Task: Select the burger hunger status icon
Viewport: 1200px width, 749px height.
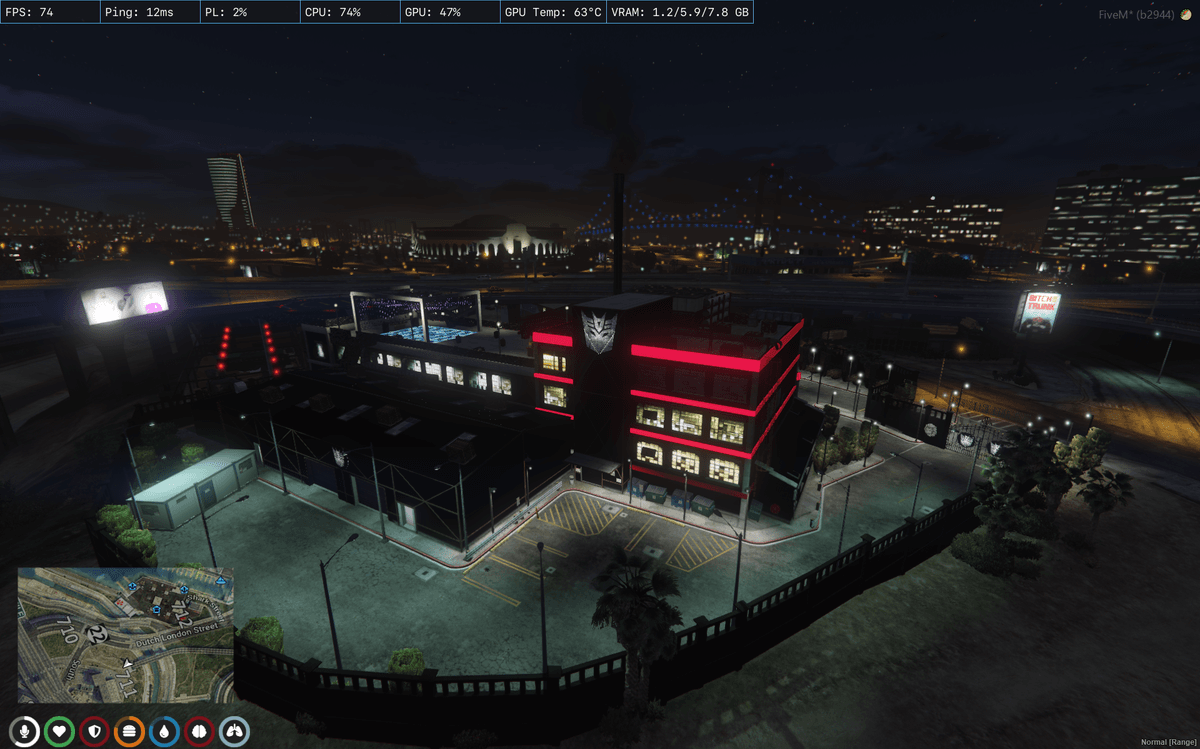Action: click(129, 731)
